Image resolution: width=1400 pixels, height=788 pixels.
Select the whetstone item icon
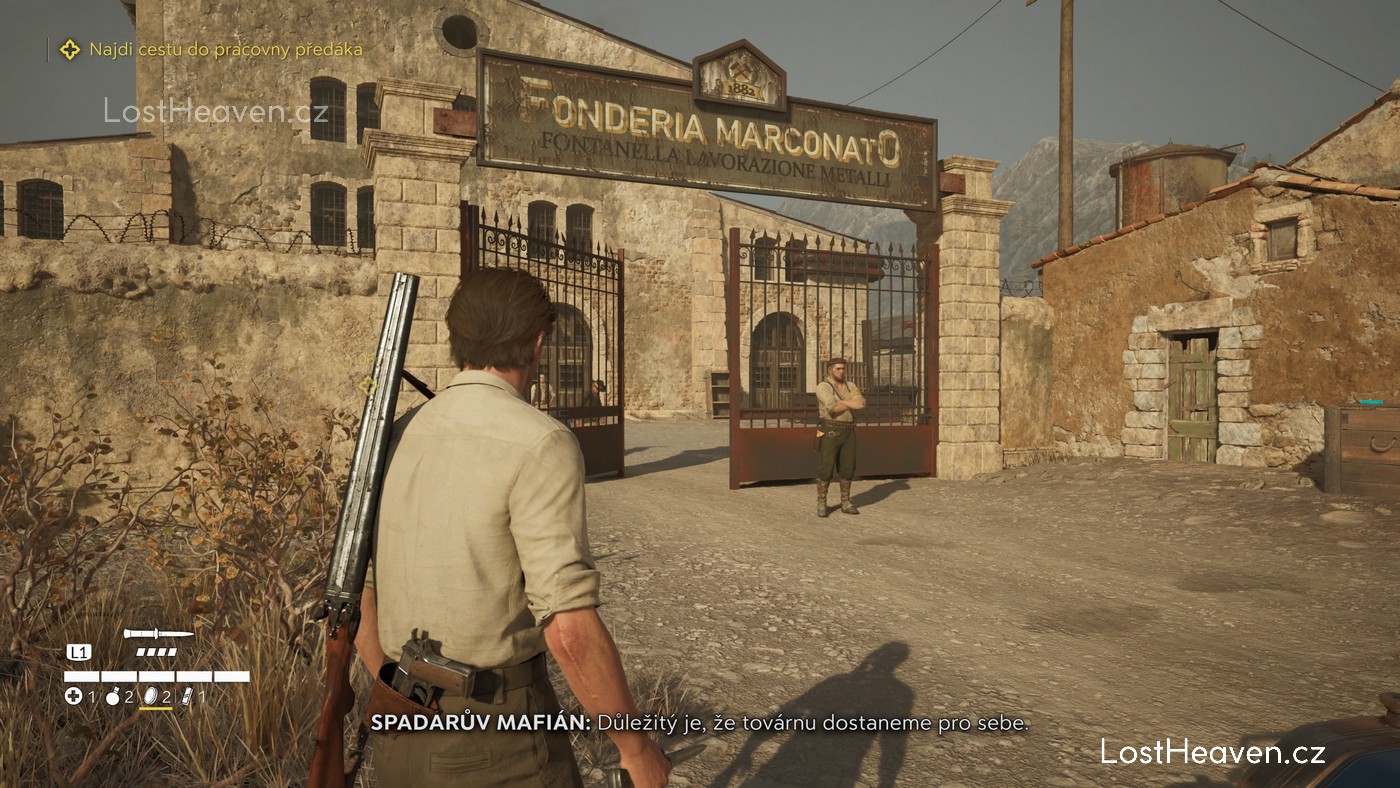pos(189,696)
